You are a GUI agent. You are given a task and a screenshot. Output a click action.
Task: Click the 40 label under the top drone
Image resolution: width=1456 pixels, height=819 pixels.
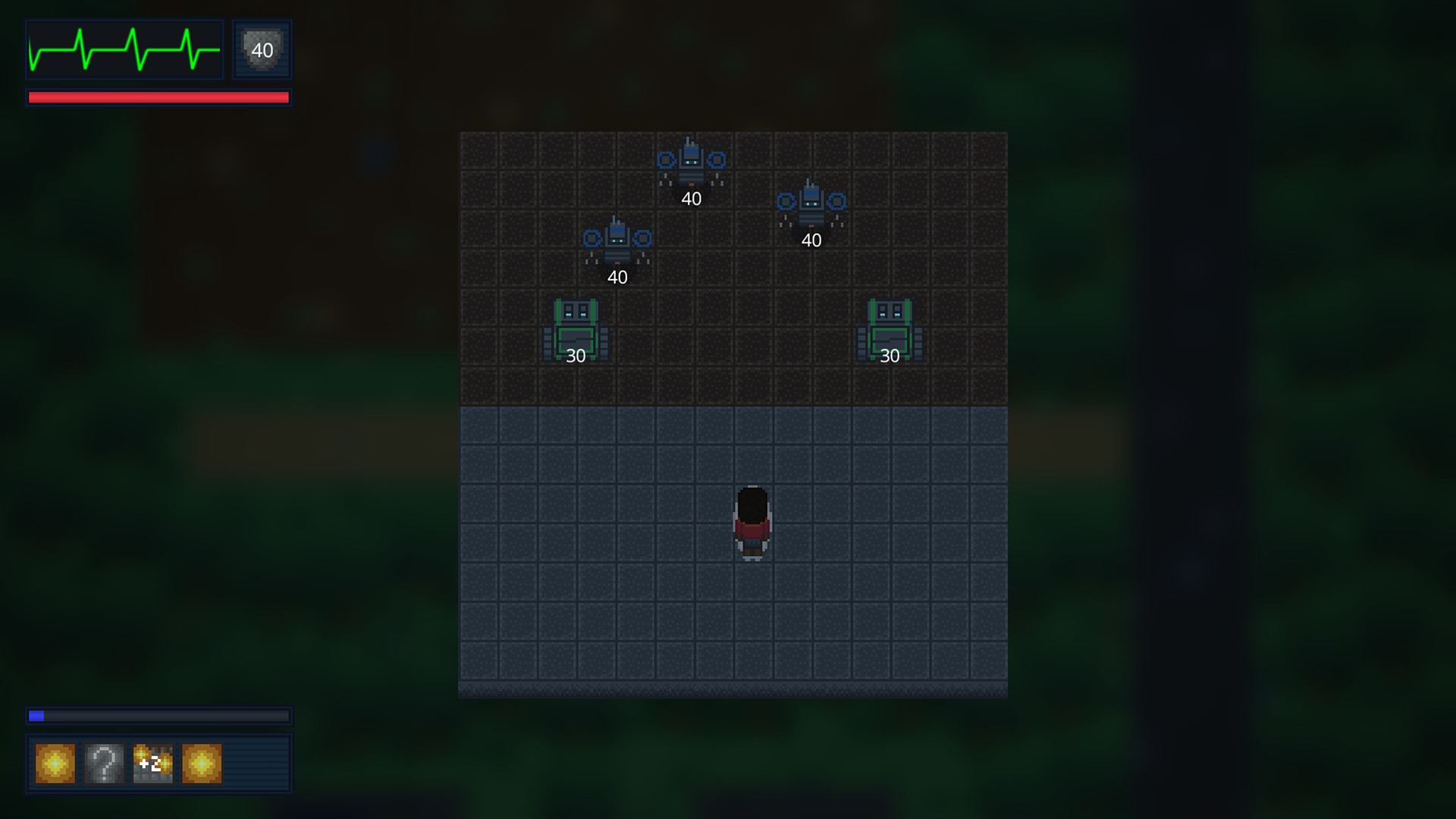tap(691, 199)
